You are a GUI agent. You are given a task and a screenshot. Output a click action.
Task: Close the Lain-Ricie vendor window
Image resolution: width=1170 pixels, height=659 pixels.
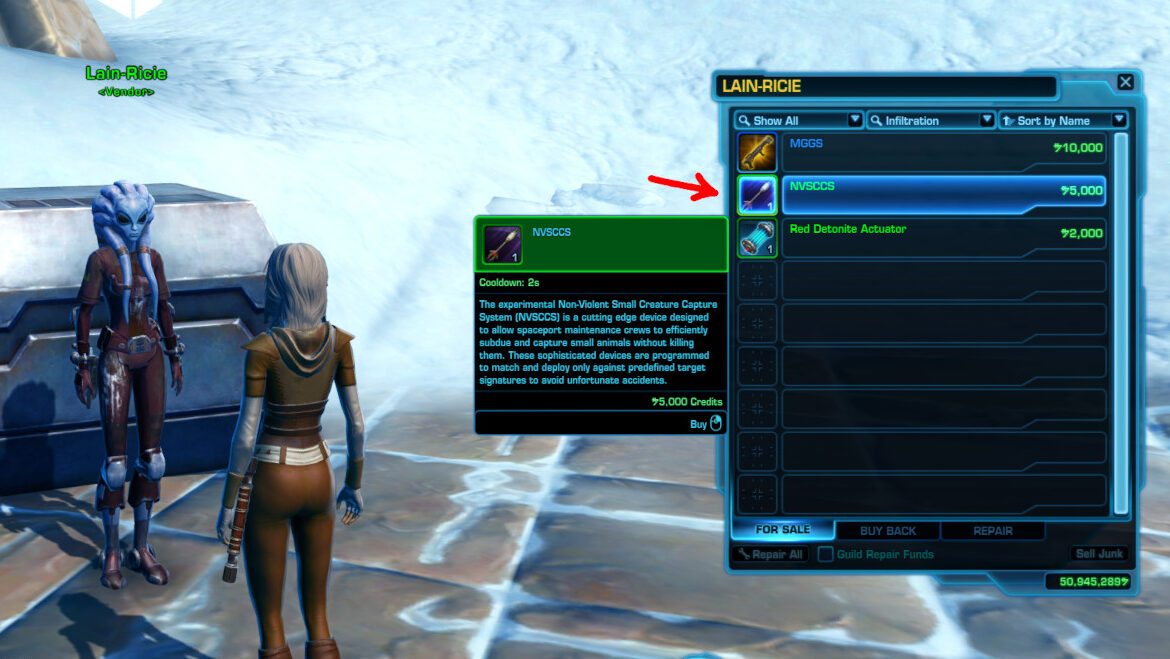[x=1125, y=83]
